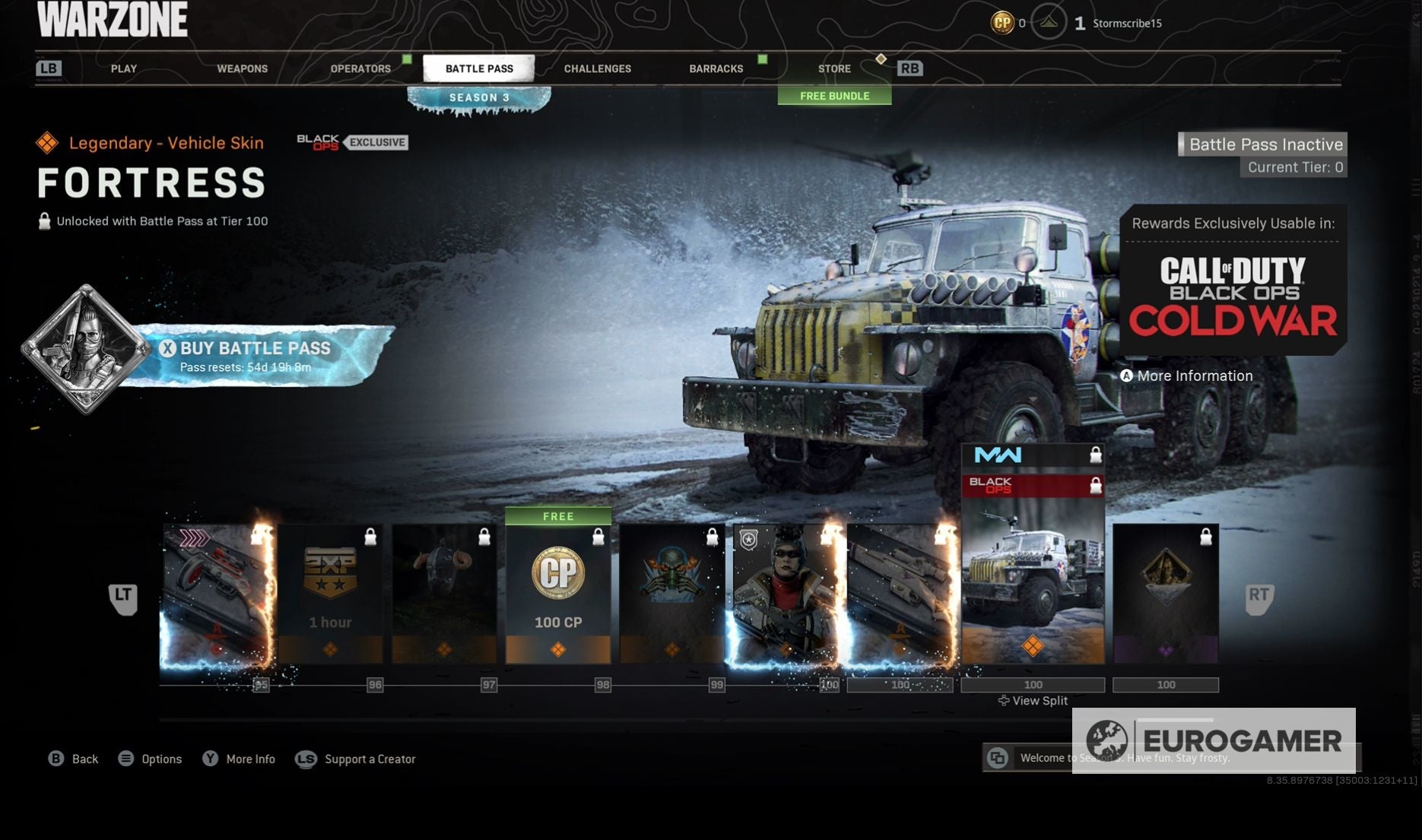Screen dimensions: 1422x840
Task: Choose the free 100 CP reward tile
Action: pyautogui.click(x=558, y=594)
